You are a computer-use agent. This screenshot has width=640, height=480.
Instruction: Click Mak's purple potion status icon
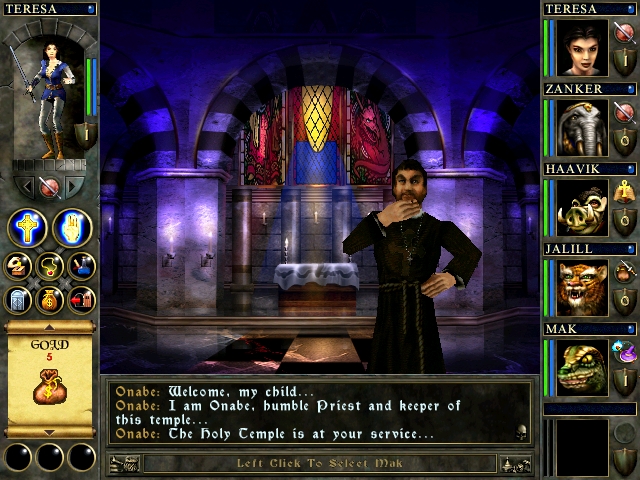[626, 351]
